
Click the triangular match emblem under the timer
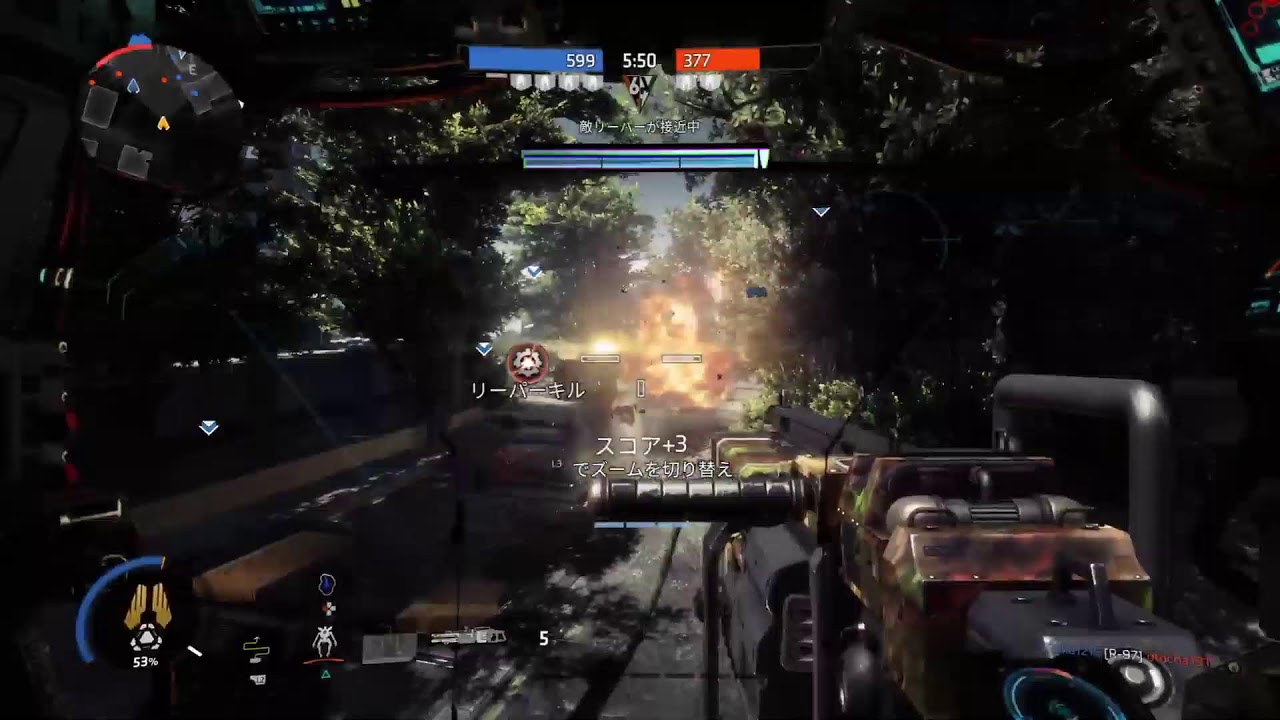tap(638, 88)
